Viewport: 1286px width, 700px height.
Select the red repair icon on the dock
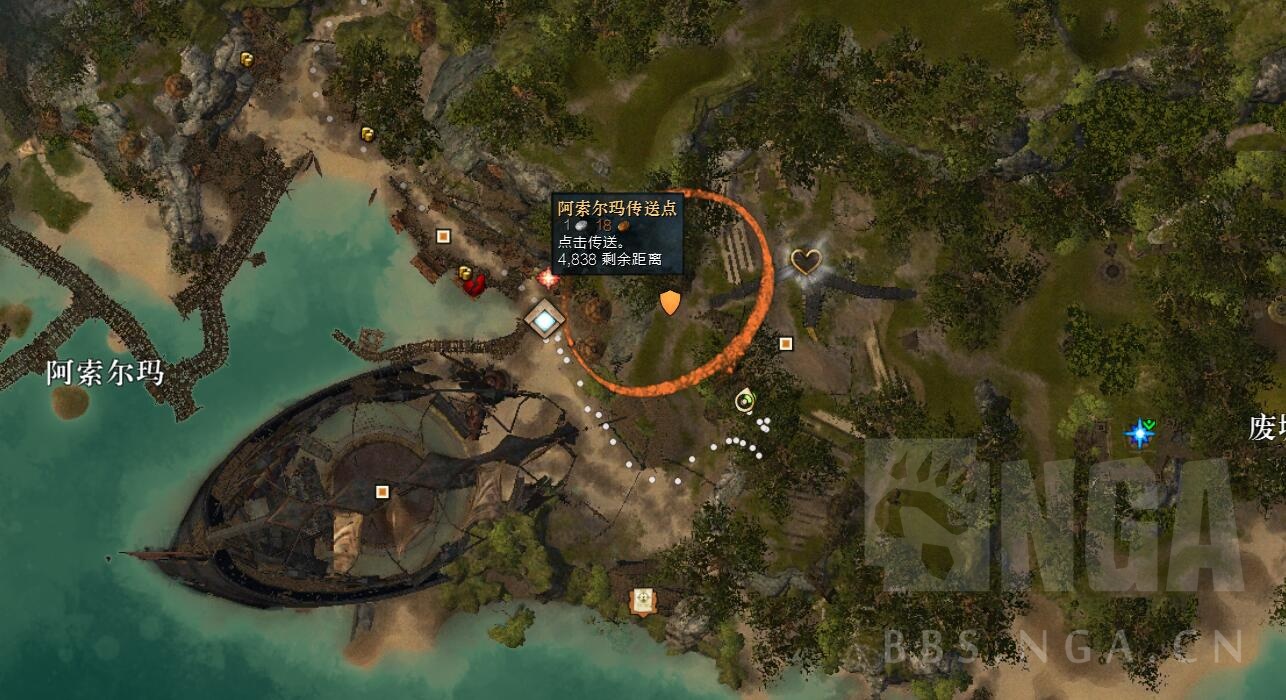[x=475, y=286]
